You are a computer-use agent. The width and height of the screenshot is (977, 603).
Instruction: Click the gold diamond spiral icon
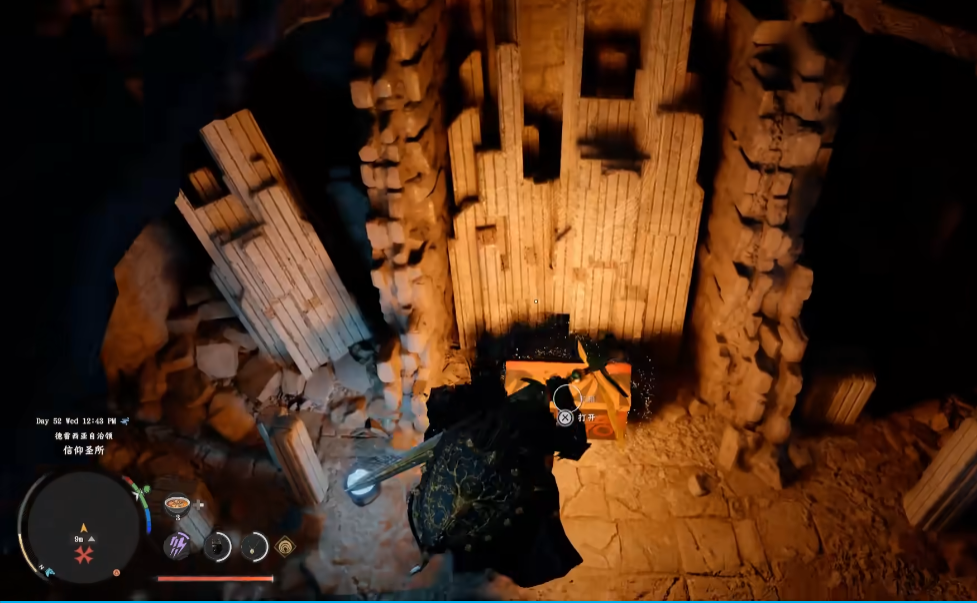[286, 546]
